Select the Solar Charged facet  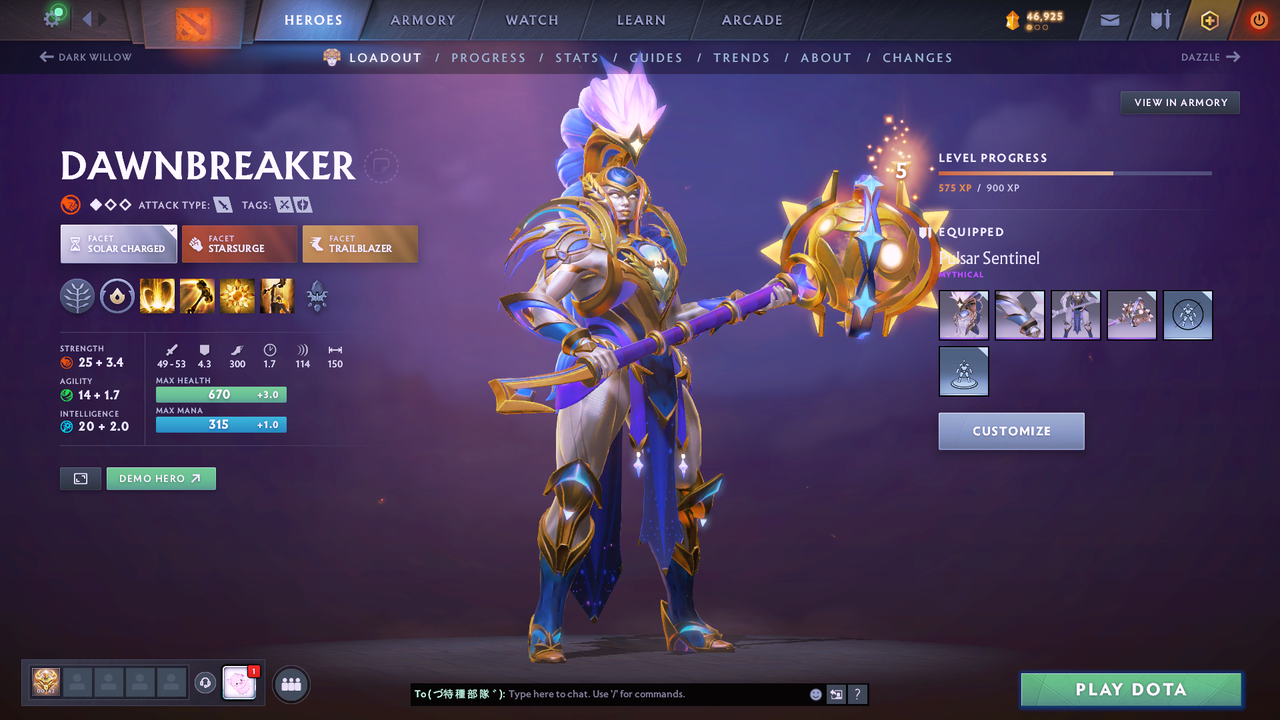coord(119,244)
